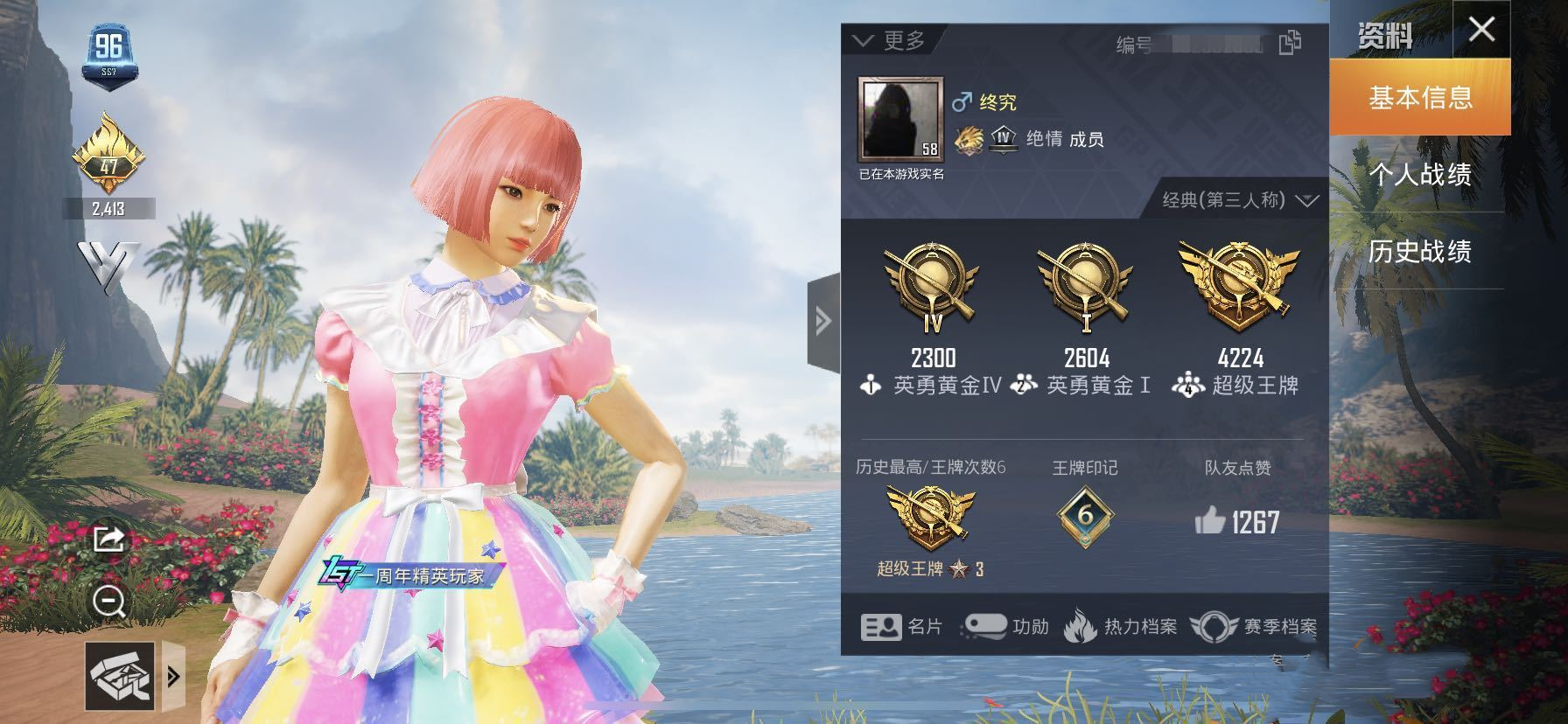Collapse the panel with the side arrow
Viewport: 1568px width, 724px height.
point(822,321)
